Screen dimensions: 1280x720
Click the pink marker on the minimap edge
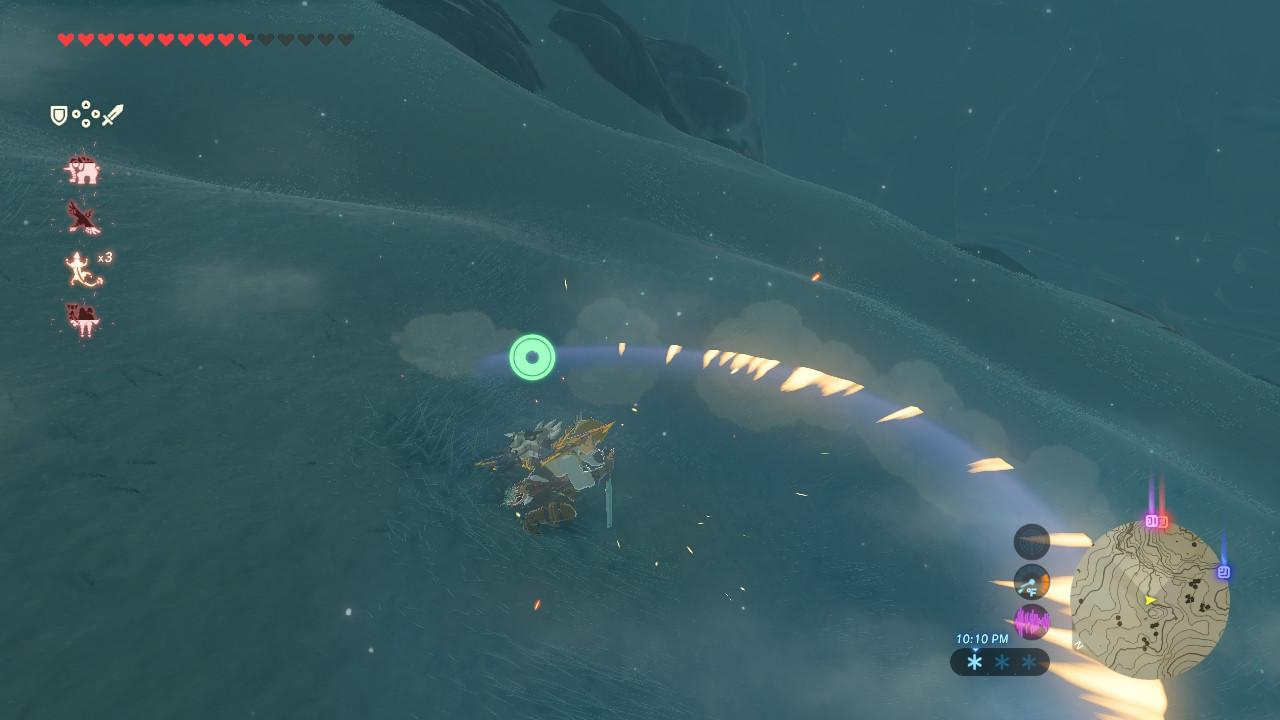click(x=1151, y=521)
